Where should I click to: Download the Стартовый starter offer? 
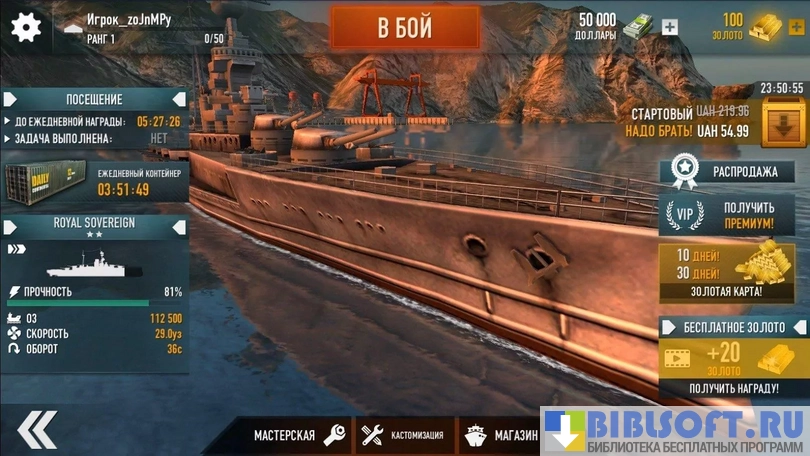tap(782, 124)
